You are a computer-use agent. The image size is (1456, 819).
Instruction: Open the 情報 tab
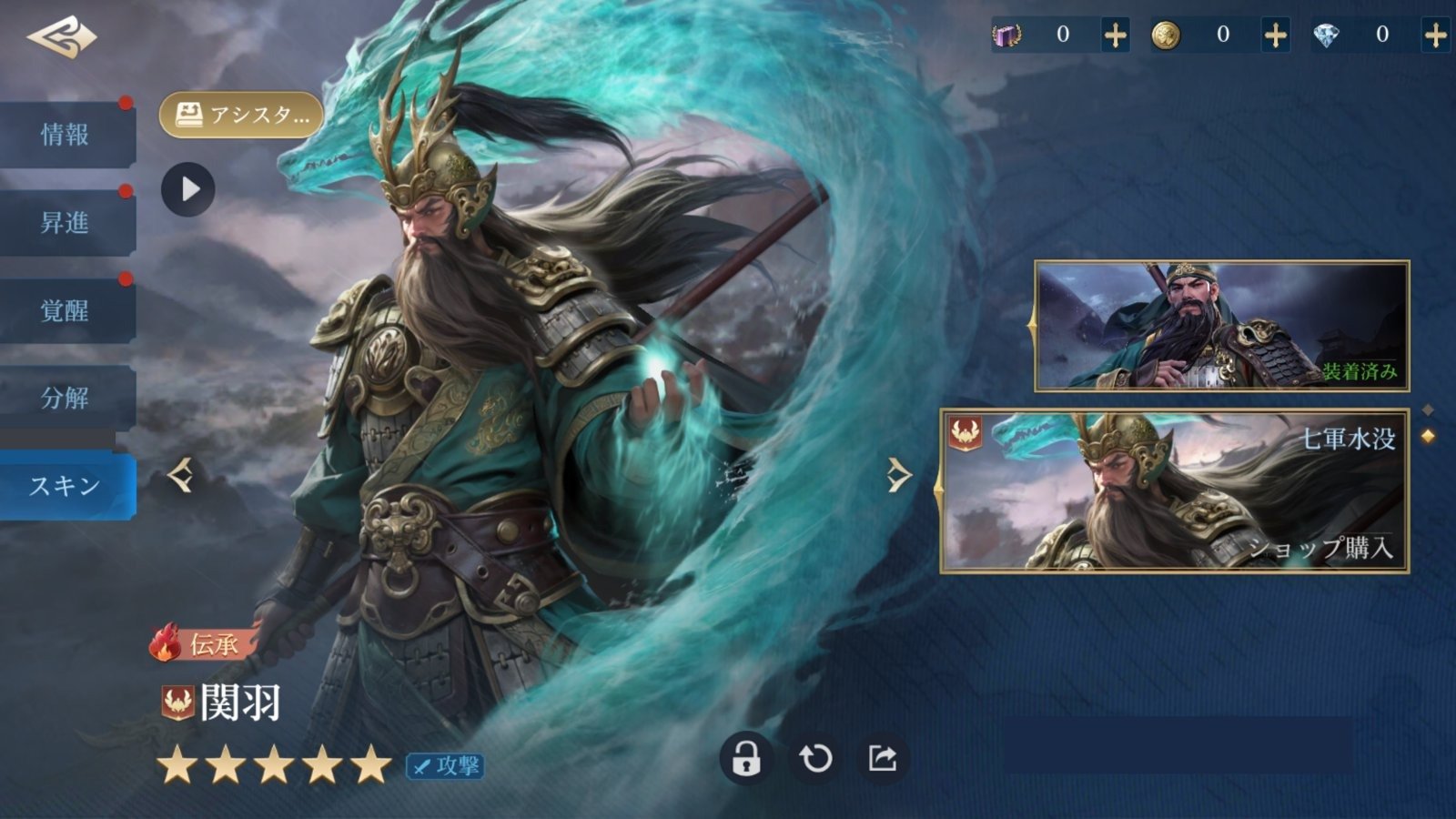[66, 135]
